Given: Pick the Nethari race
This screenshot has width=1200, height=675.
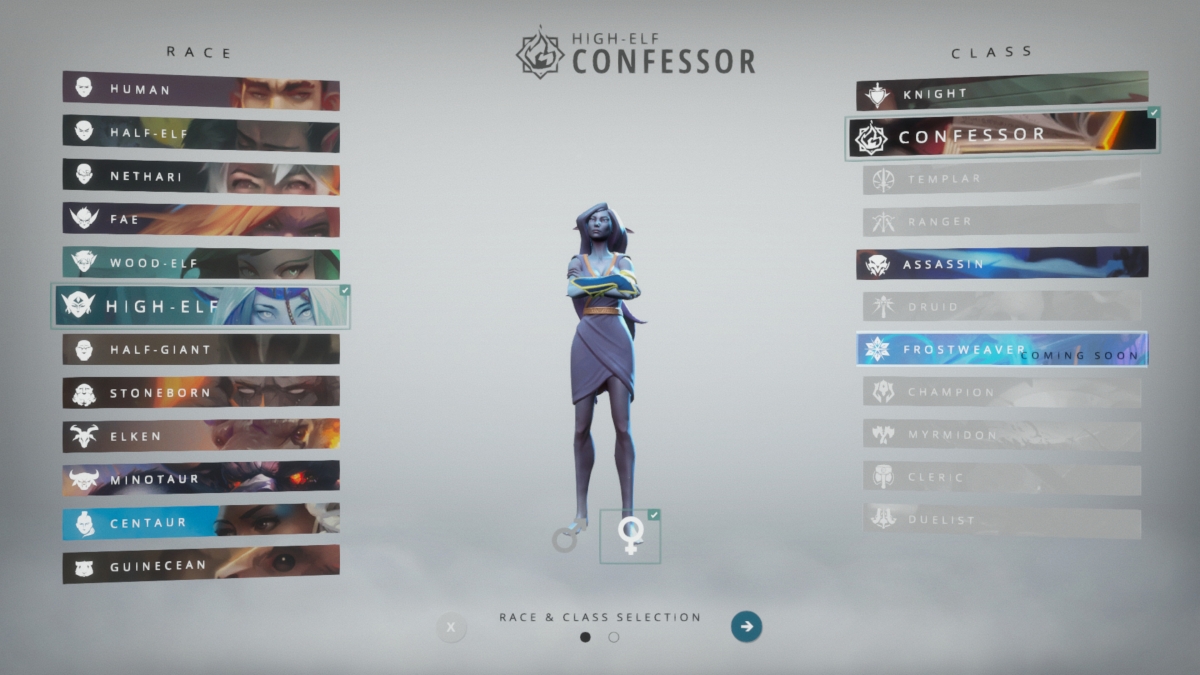Looking at the screenshot, I should [x=200, y=177].
